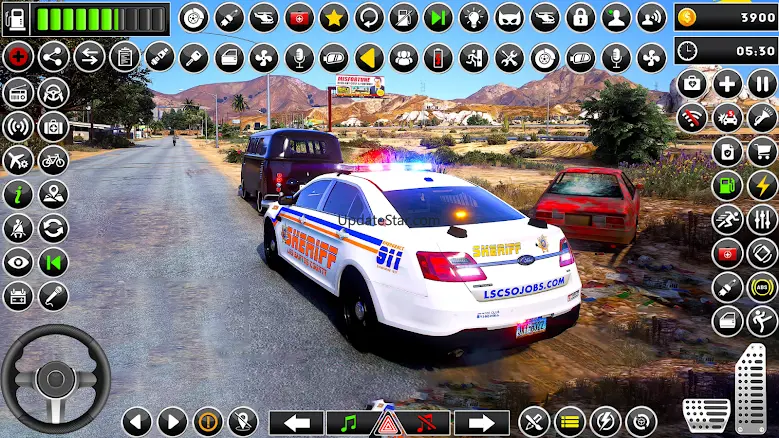Grab the steering wheel control
Screen dimensions: 779x438
pos(55,378)
